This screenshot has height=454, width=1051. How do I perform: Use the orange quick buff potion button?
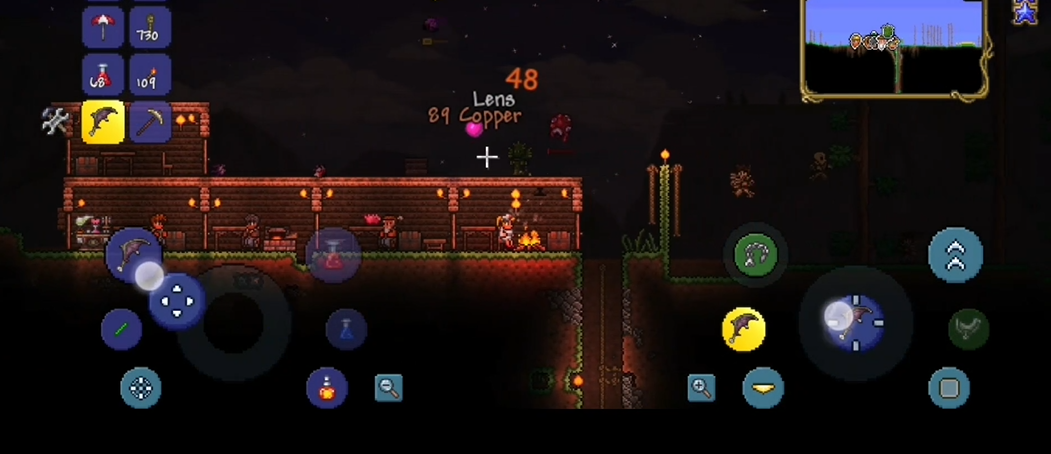[327, 388]
